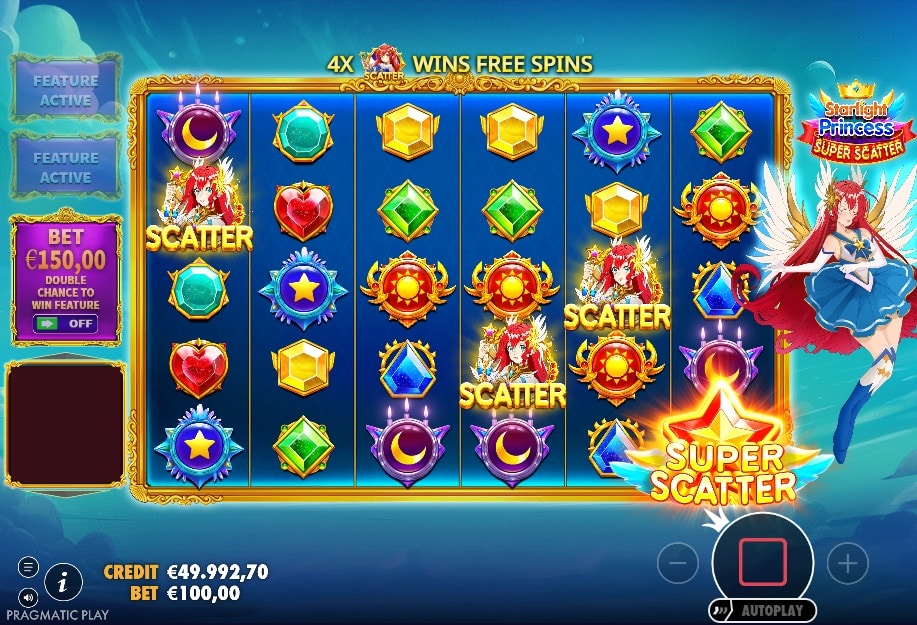917x625 pixels.
Task: Mute sound with the speaker icon
Action: (28, 597)
